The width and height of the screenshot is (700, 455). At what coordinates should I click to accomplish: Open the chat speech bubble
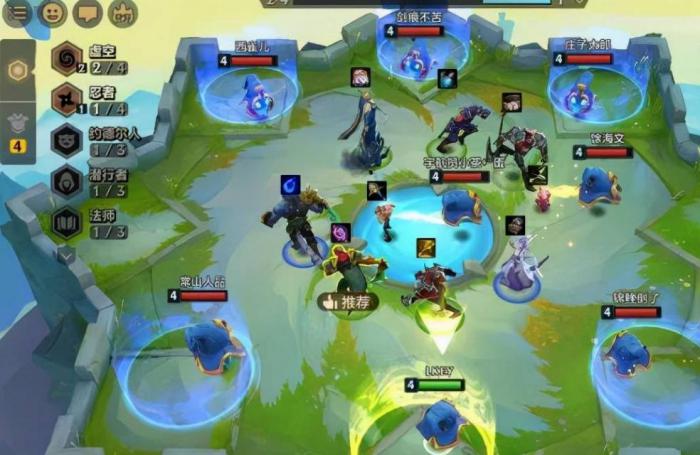[88, 12]
